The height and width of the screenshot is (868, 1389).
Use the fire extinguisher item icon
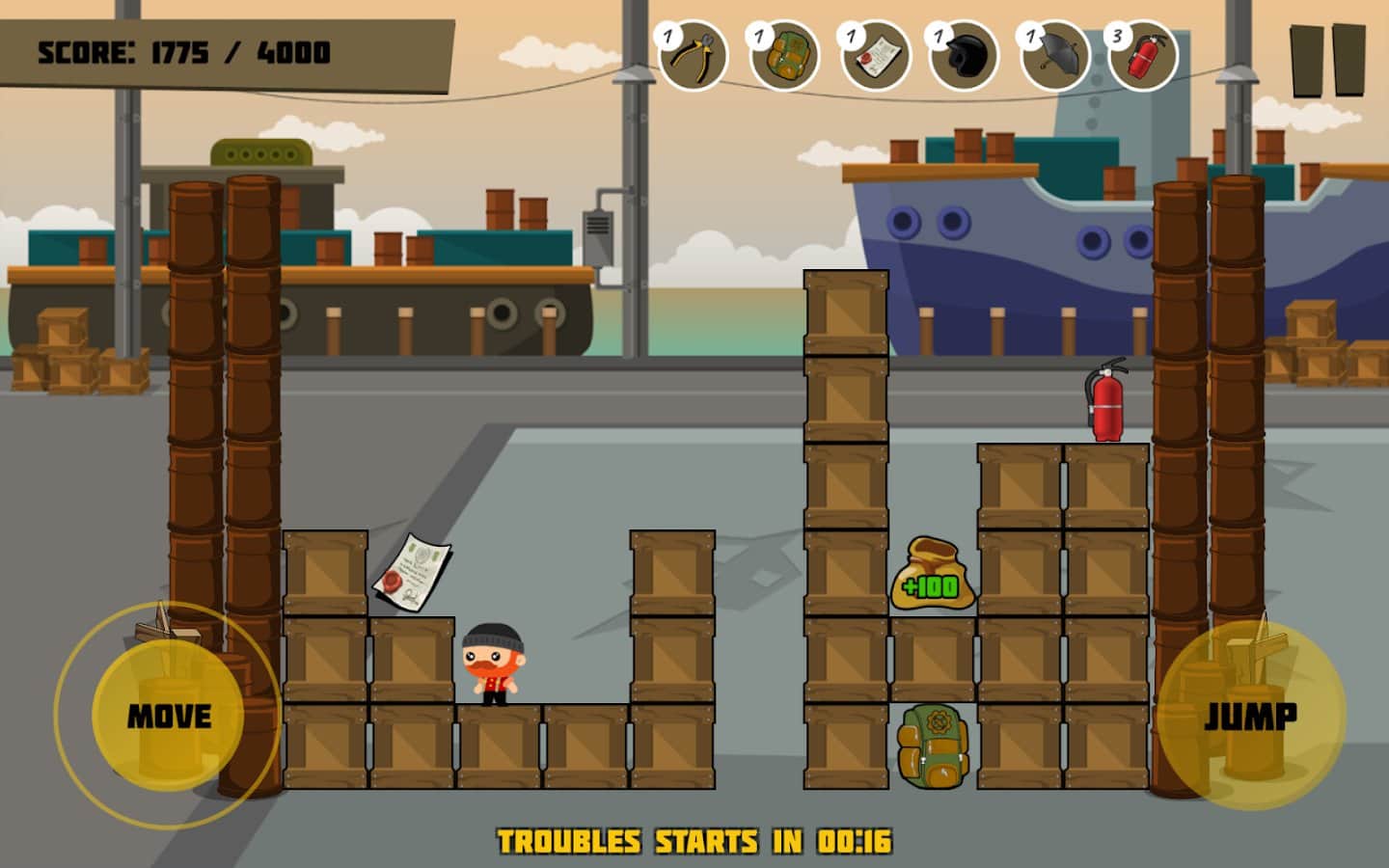click(x=1143, y=56)
